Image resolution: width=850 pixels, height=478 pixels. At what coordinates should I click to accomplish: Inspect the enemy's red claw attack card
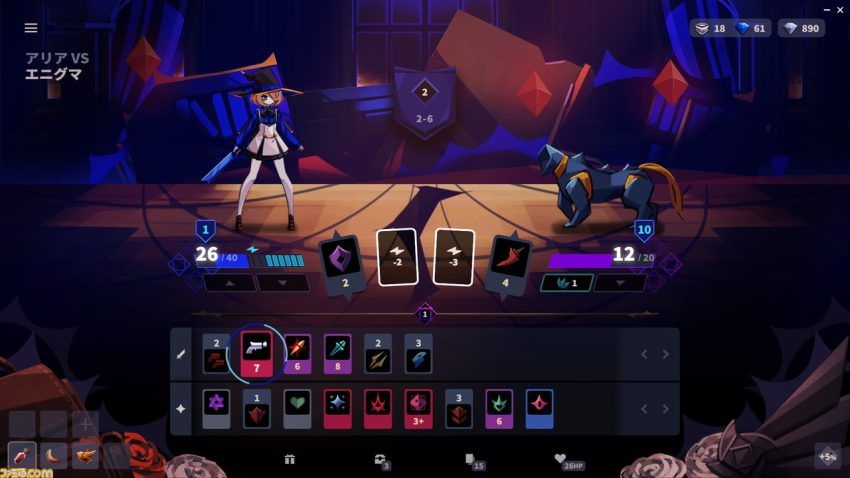512,263
